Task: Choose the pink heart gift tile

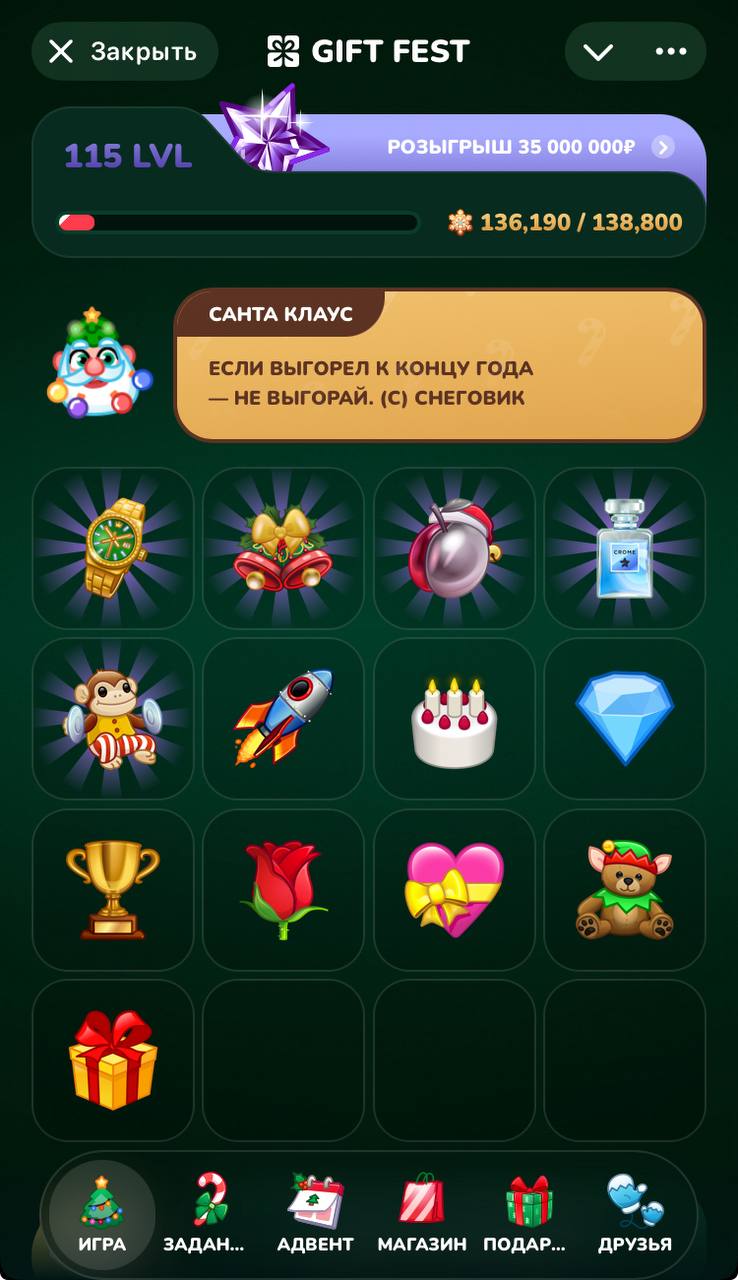Action: coord(454,889)
